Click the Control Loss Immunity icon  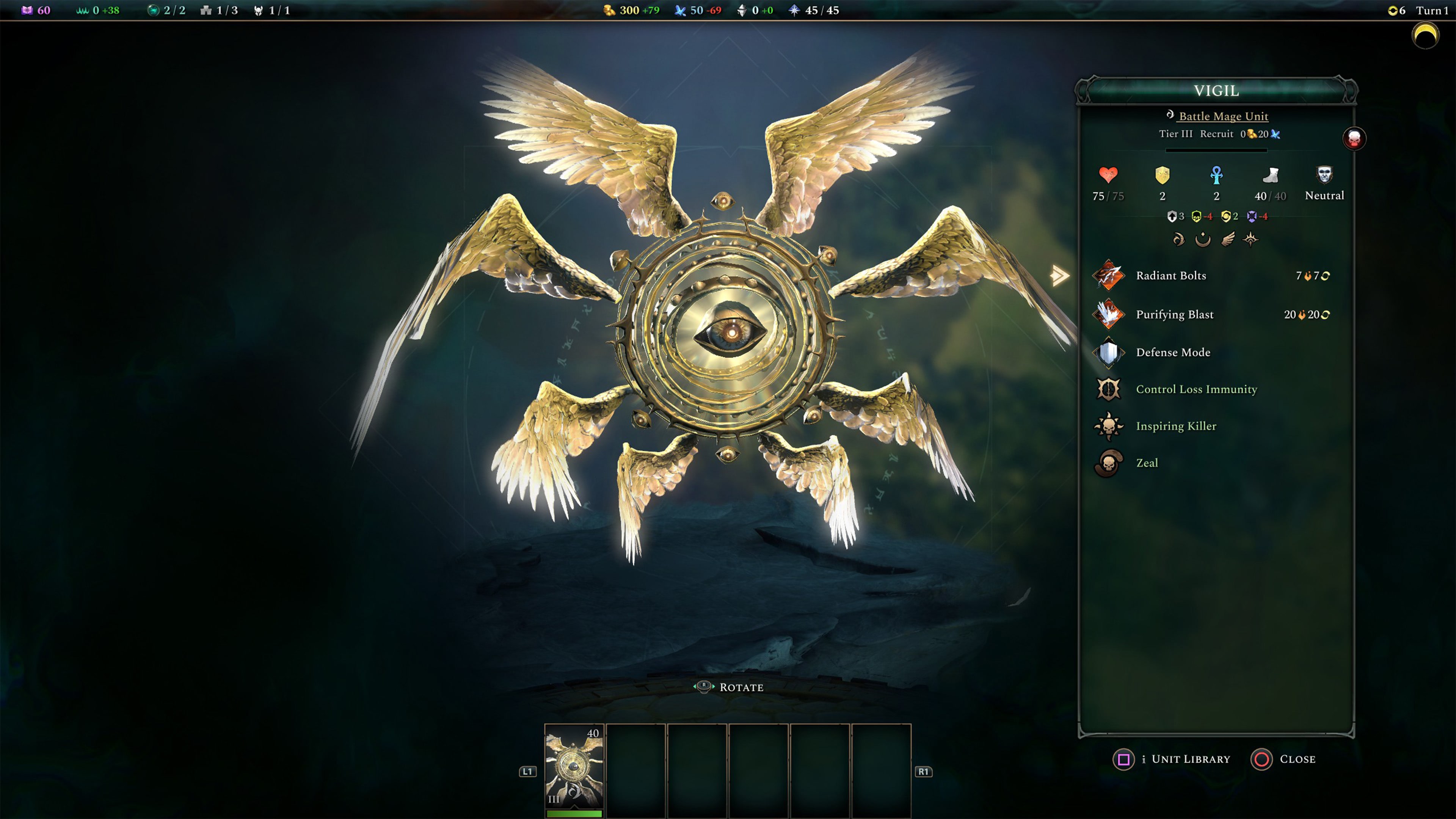1109,389
